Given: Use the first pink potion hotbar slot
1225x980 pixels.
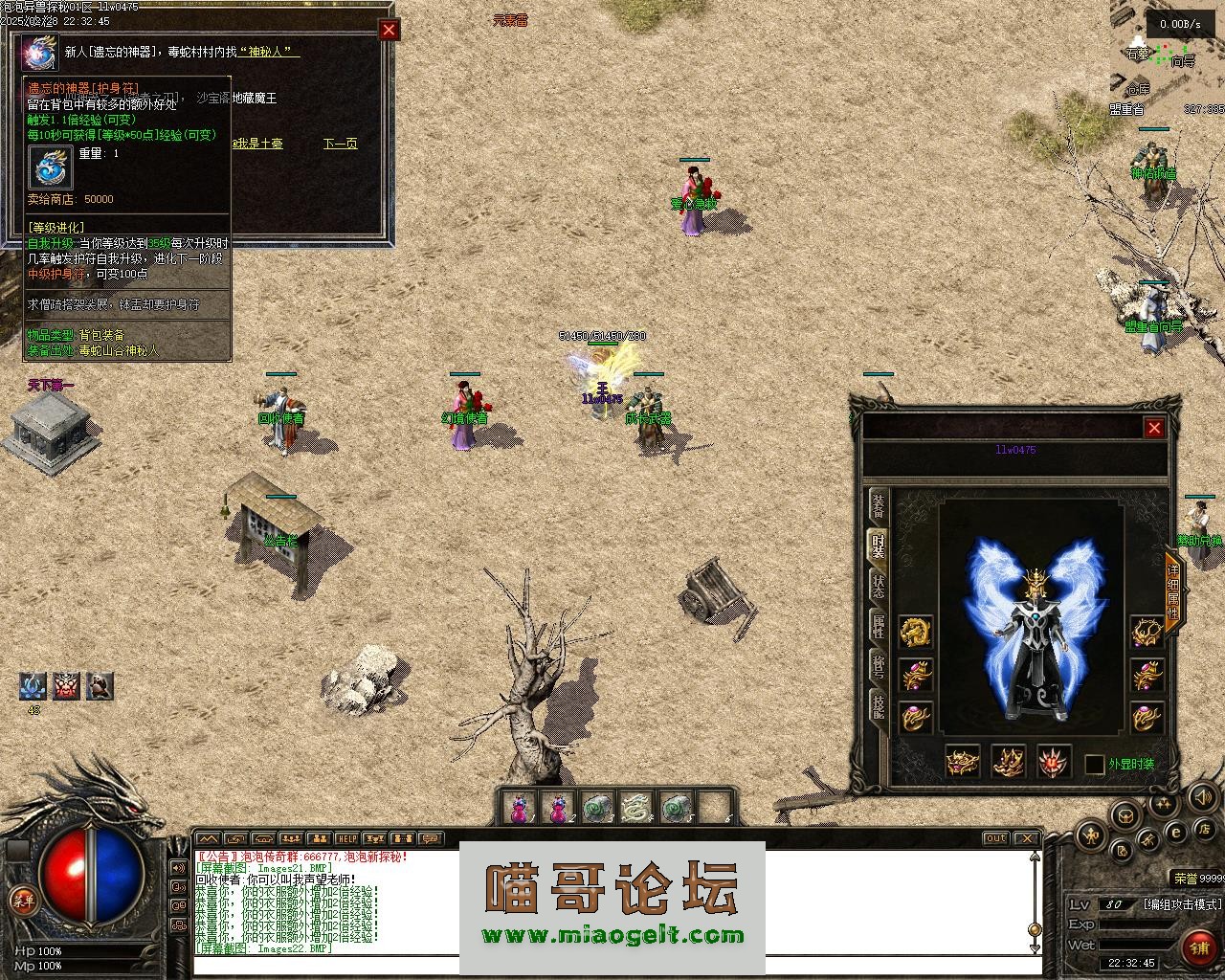Looking at the screenshot, I should point(519,808).
